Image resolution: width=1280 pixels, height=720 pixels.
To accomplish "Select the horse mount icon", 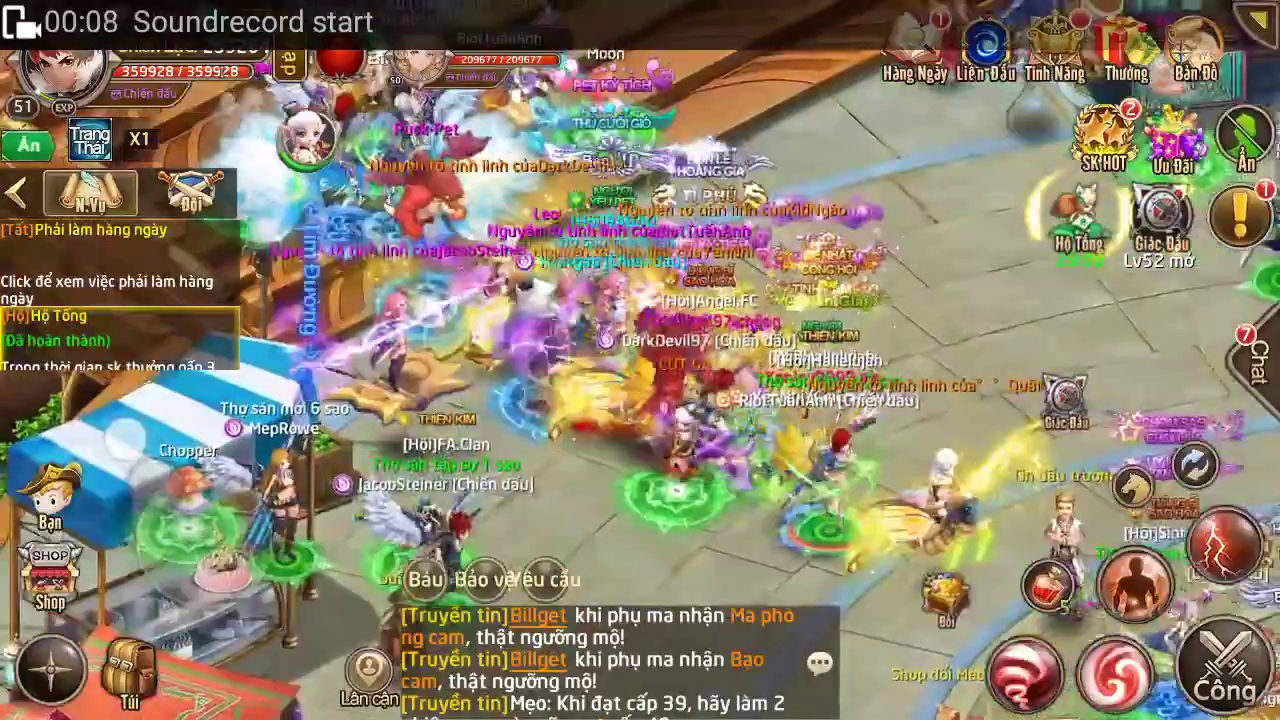I will coord(1135,488).
